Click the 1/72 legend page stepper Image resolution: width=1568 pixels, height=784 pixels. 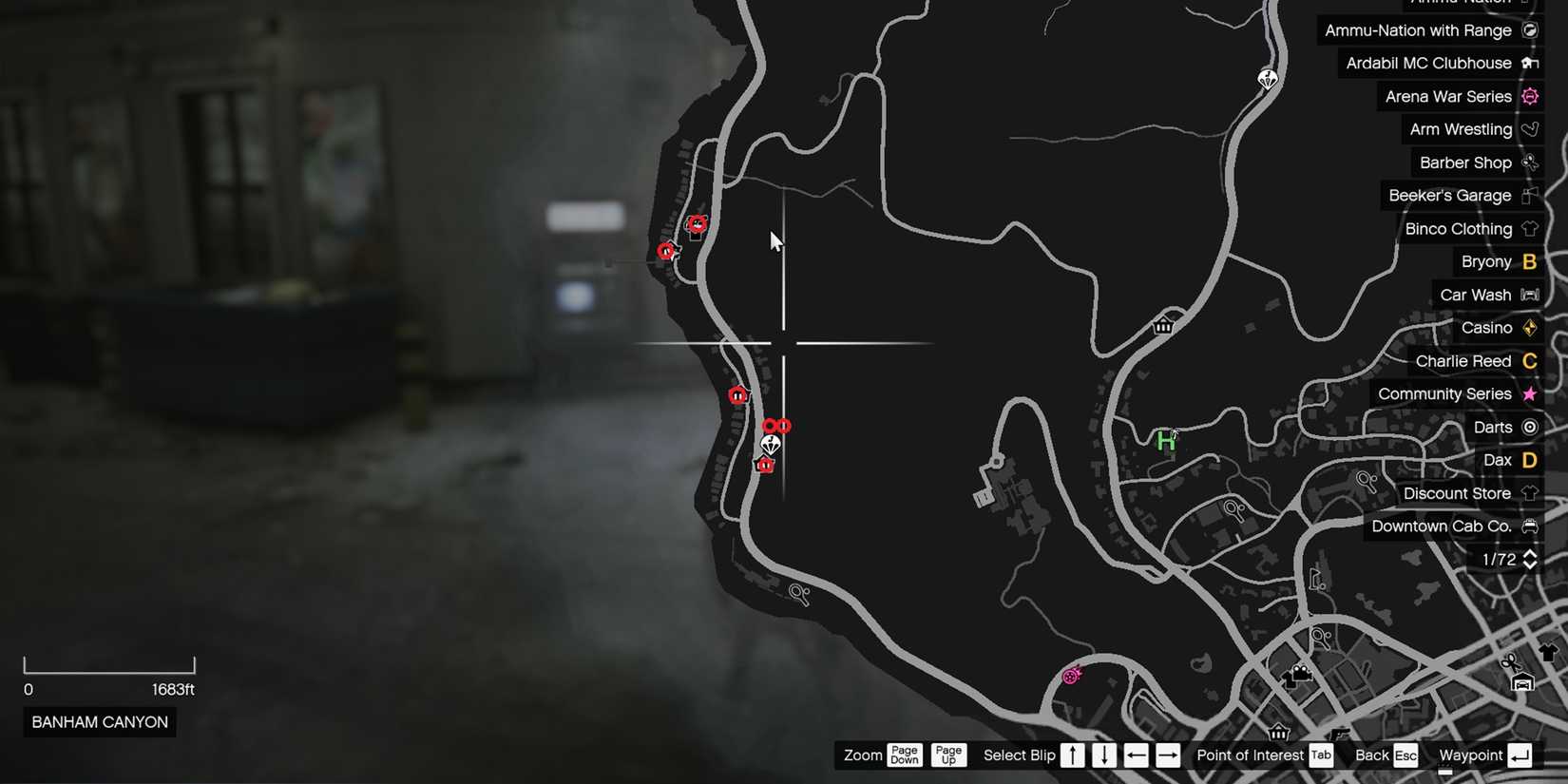pos(1508,559)
